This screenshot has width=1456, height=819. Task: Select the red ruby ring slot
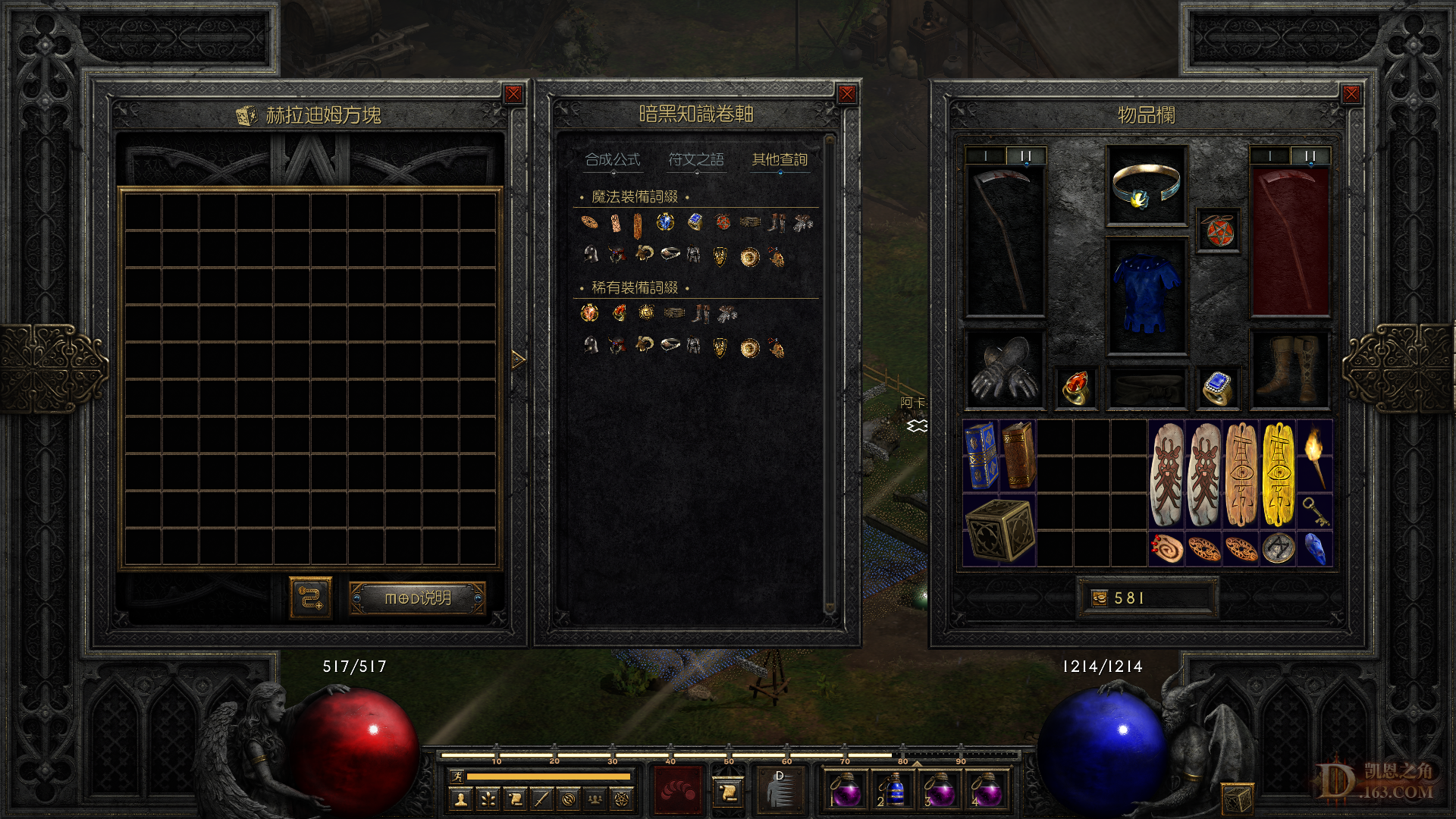(x=1075, y=388)
